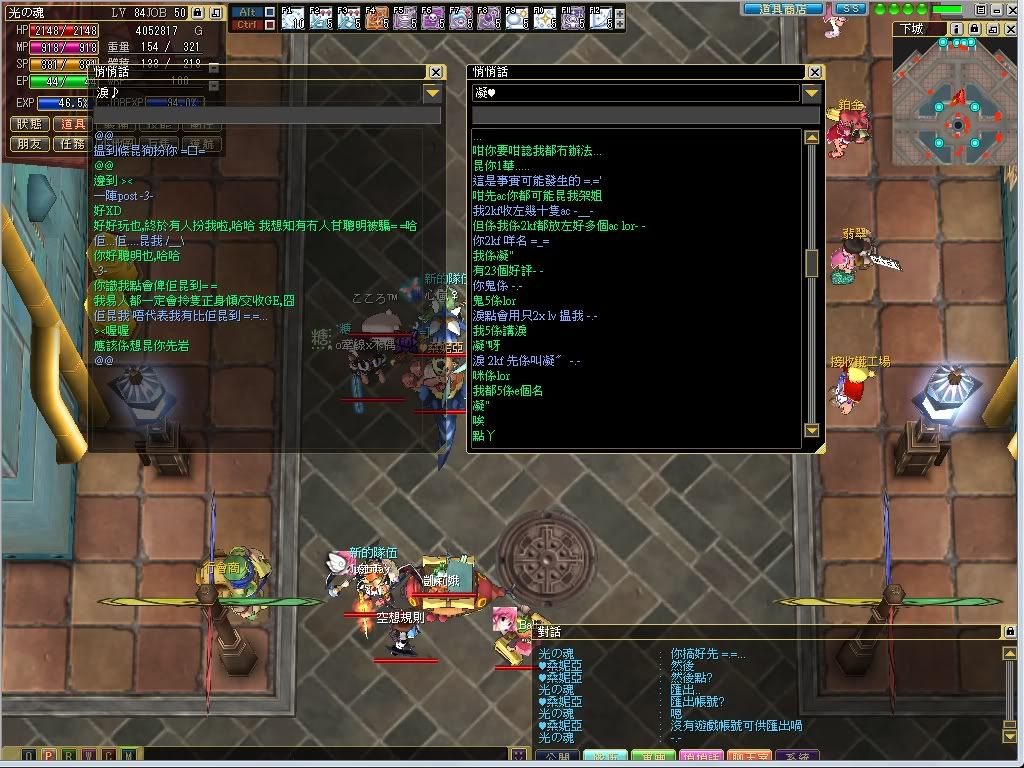Toggle the Alt hotbar checkbox
1024x768 pixels.
(269, 12)
